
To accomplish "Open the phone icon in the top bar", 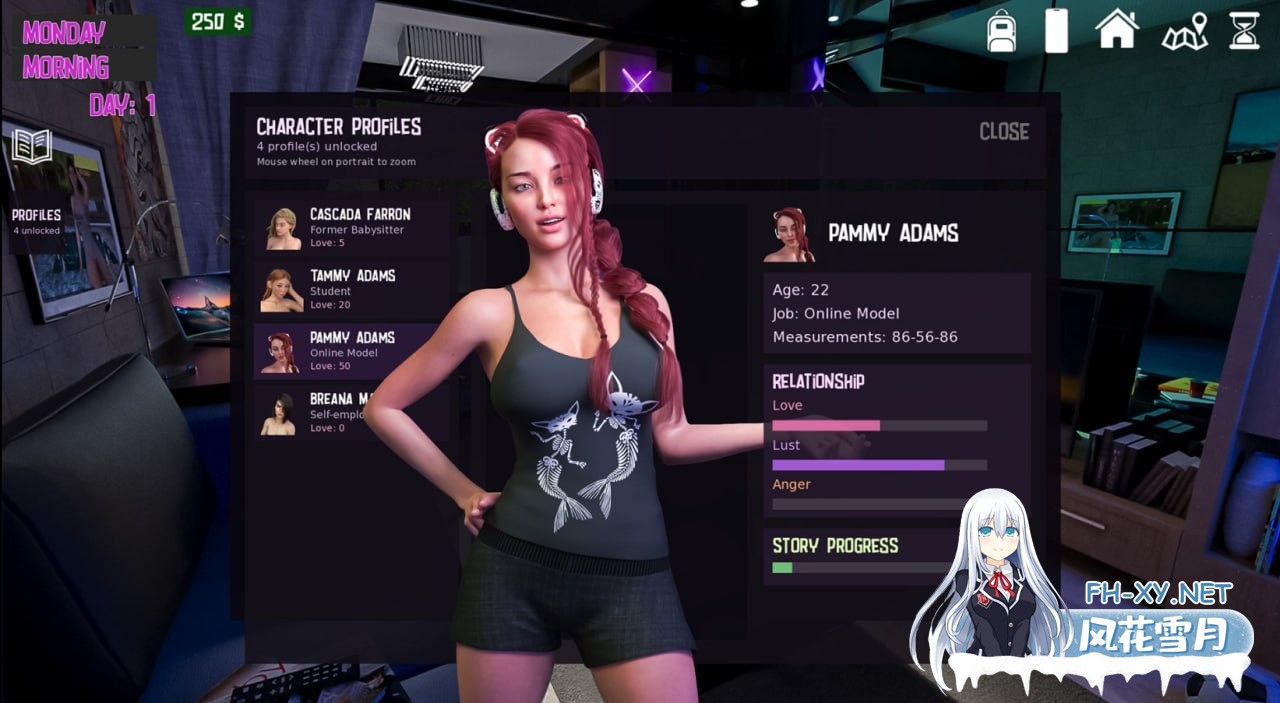I will point(1056,31).
